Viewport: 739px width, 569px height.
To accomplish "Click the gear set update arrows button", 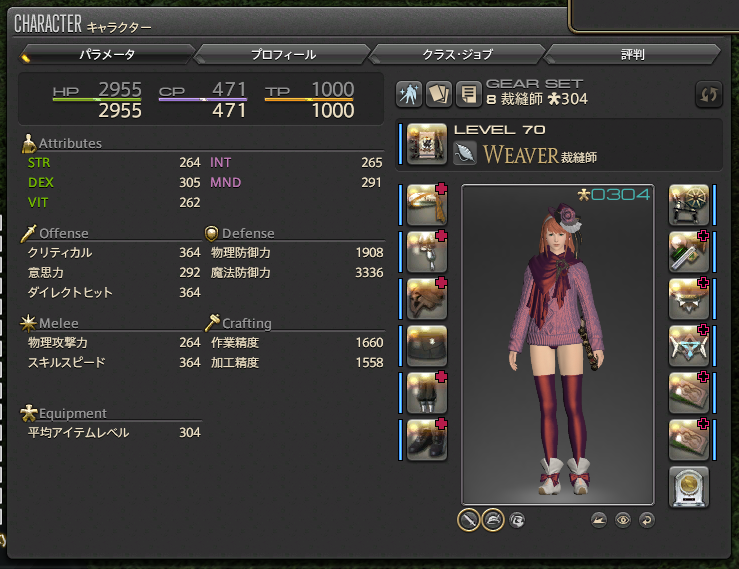I will pyautogui.click(x=708, y=94).
